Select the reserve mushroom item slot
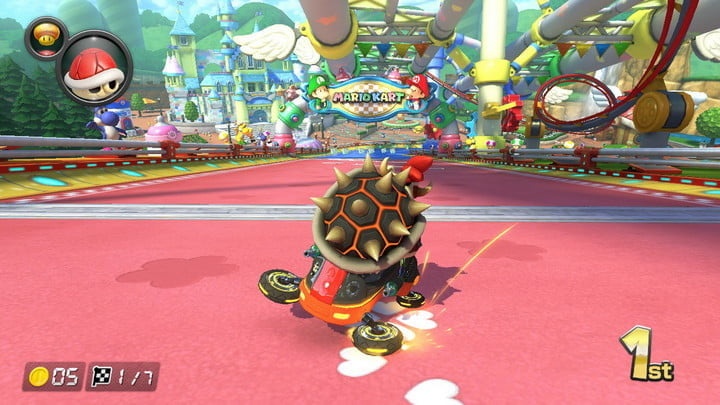 click(x=46, y=36)
